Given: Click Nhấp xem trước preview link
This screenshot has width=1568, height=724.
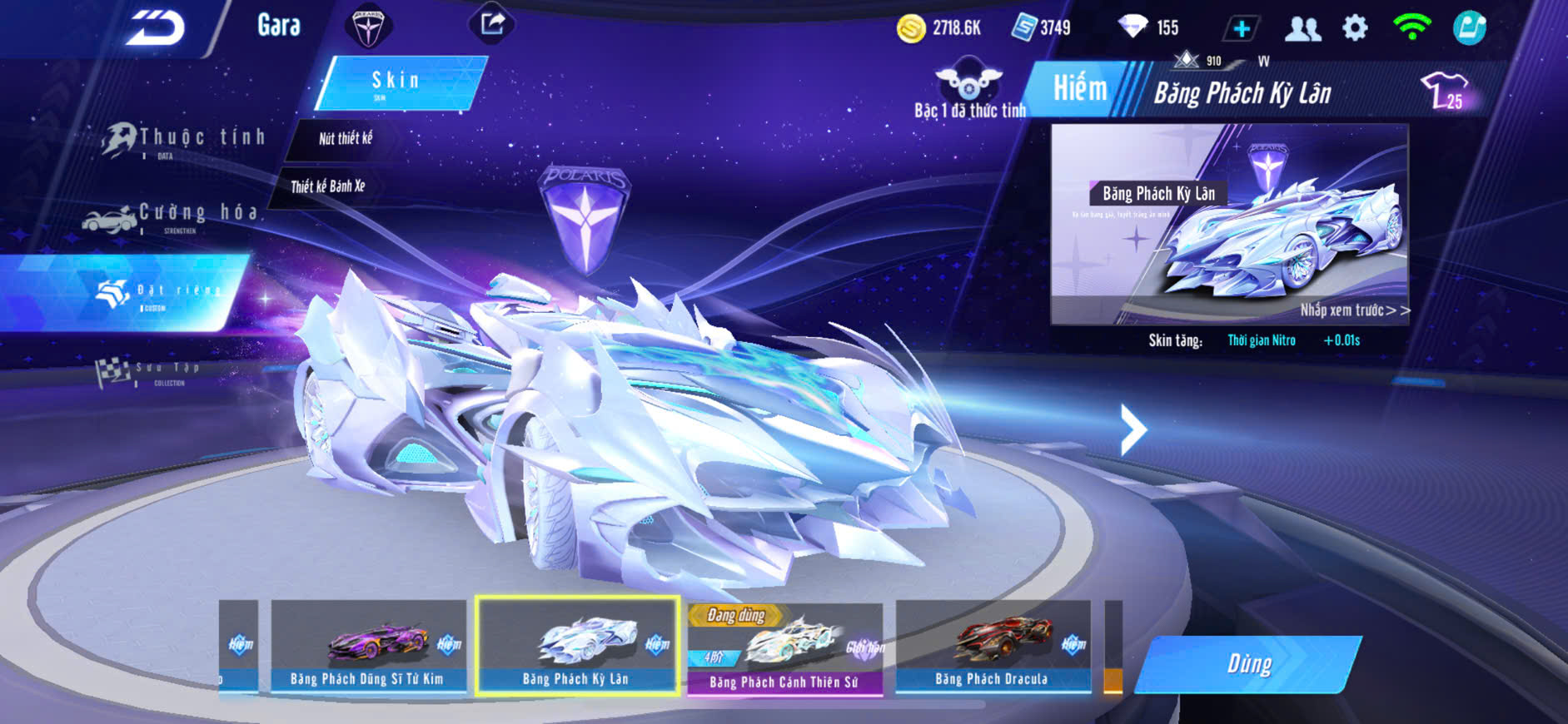Looking at the screenshot, I should [x=1354, y=310].
